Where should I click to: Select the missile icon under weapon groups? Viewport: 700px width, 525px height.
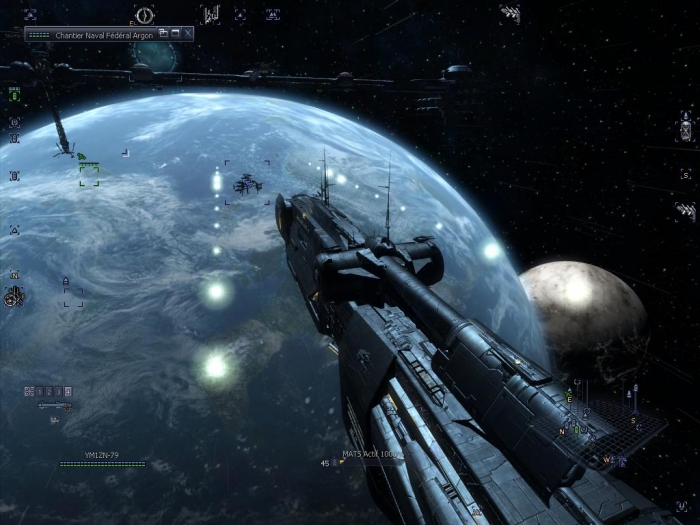[55, 406]
